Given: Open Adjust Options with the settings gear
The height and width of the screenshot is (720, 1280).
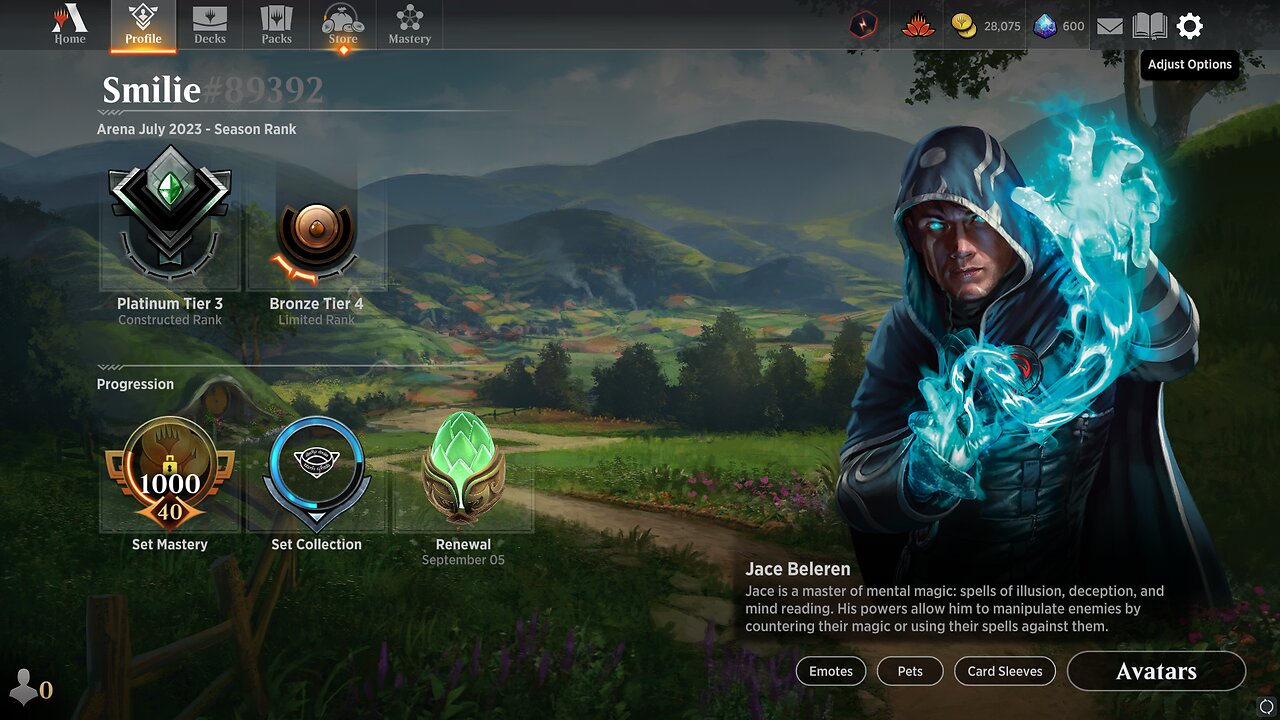Looking at the screenshot, I should coord(1189,27).
